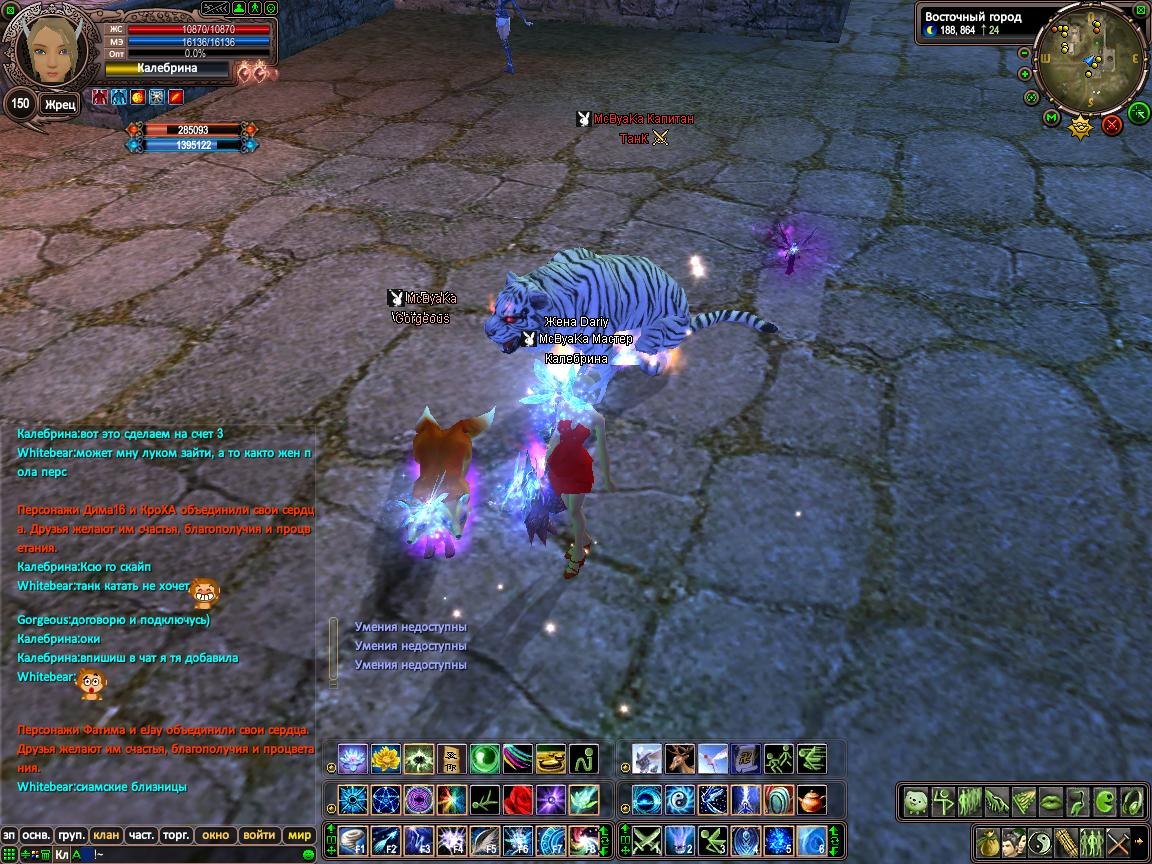Click the minimap zoom-out minus button
This screenshot has height=864, width=1152.
pos(1024,54)
